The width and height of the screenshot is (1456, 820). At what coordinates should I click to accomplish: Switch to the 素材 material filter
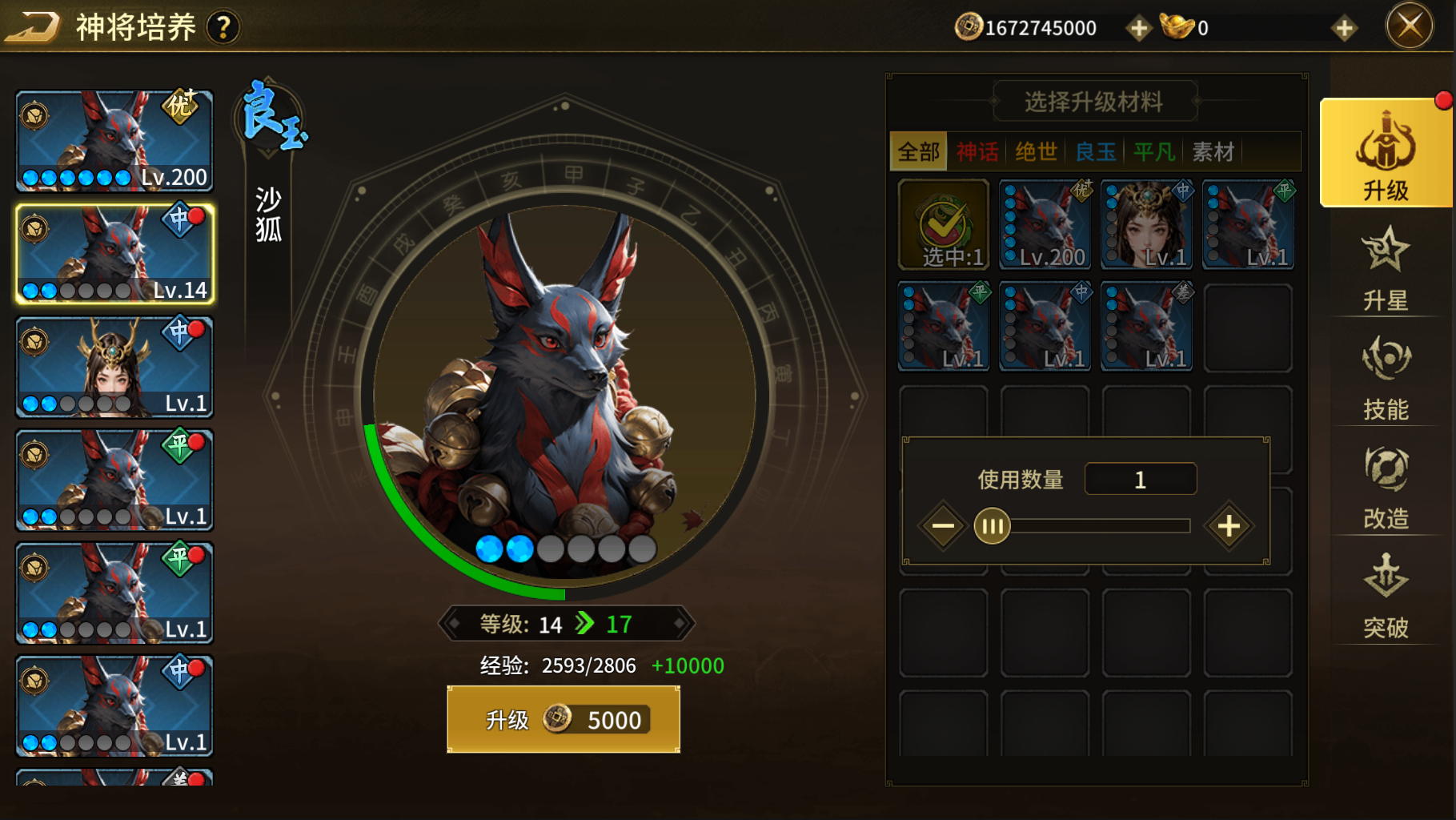1213,151
